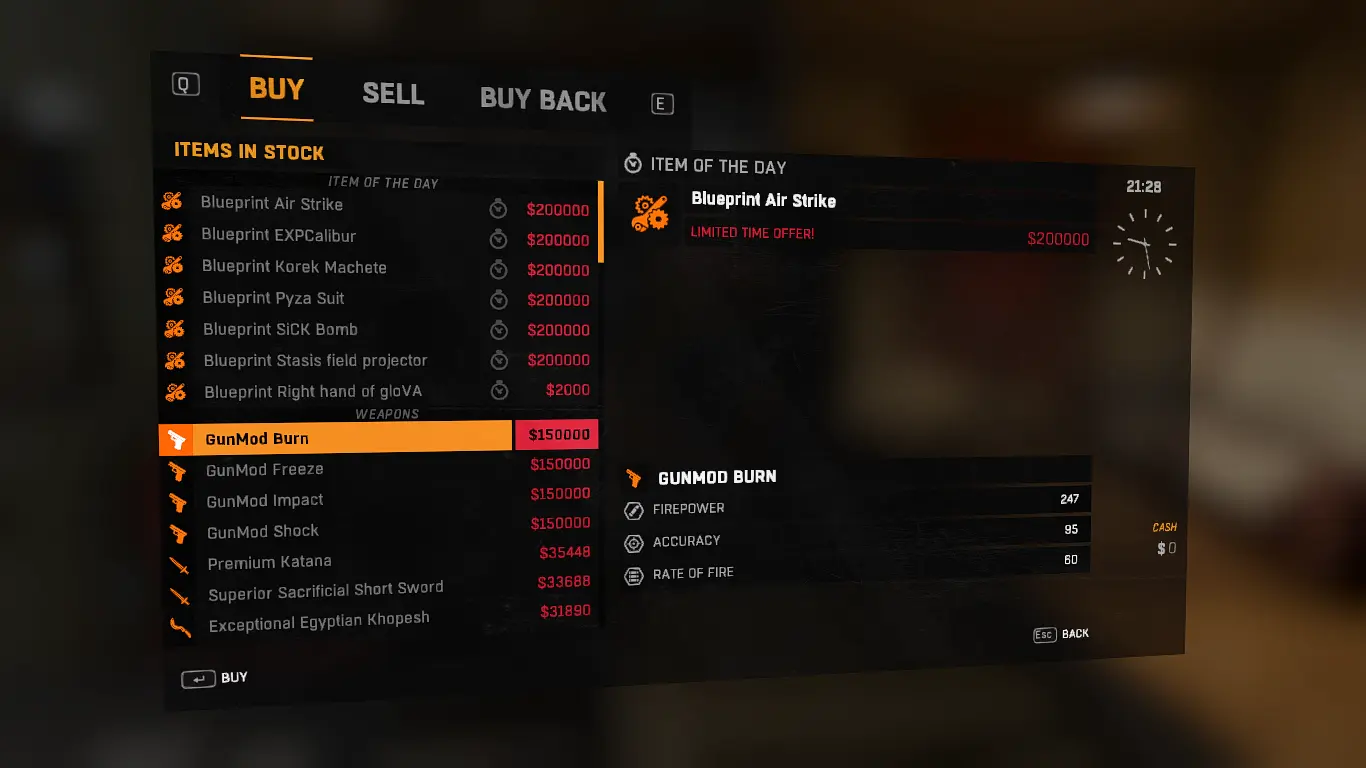Select Exceptional Egyptian Khopesh
The height and width of the screenshot is (768, 1366).
[x=318, y=622]
